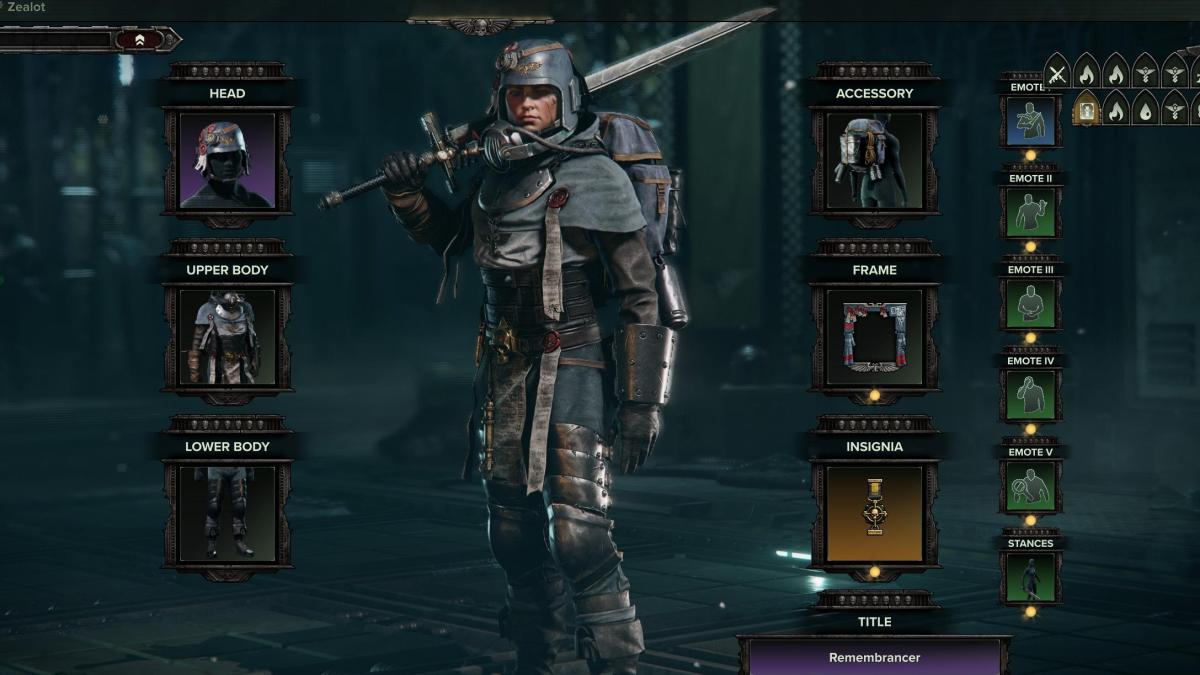The width and height of the screenshot is (1200, 675).
Task: Select the Emote II slot
Action: [x=1030, y=212]
